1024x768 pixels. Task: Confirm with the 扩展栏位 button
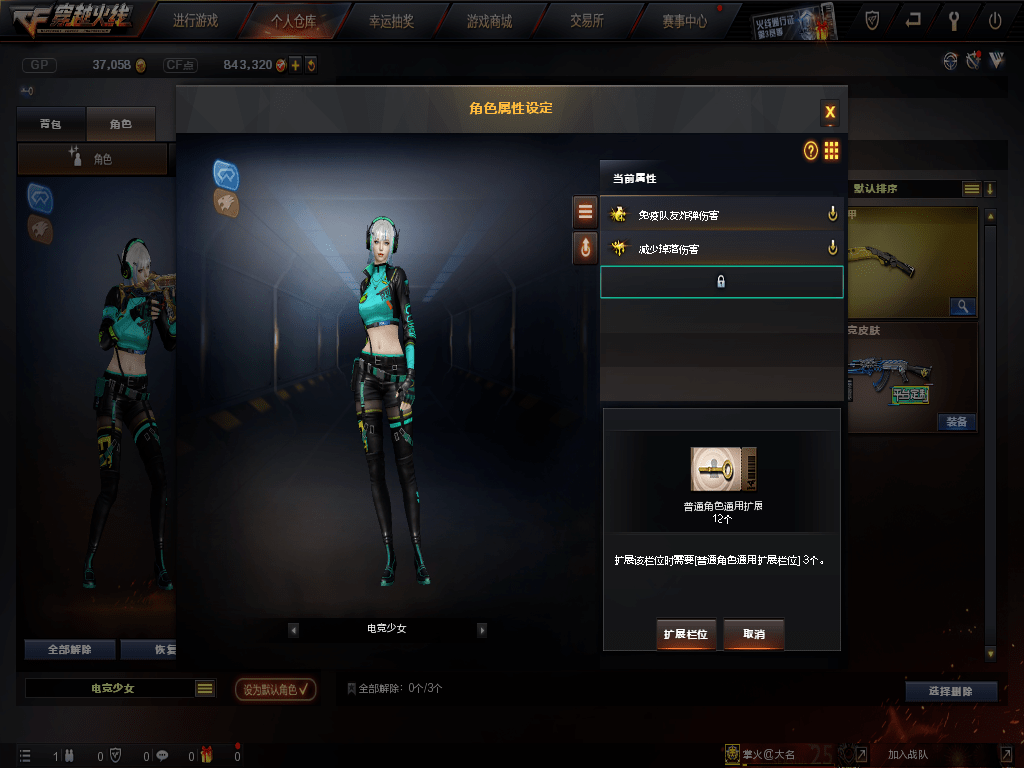[686, 634]
